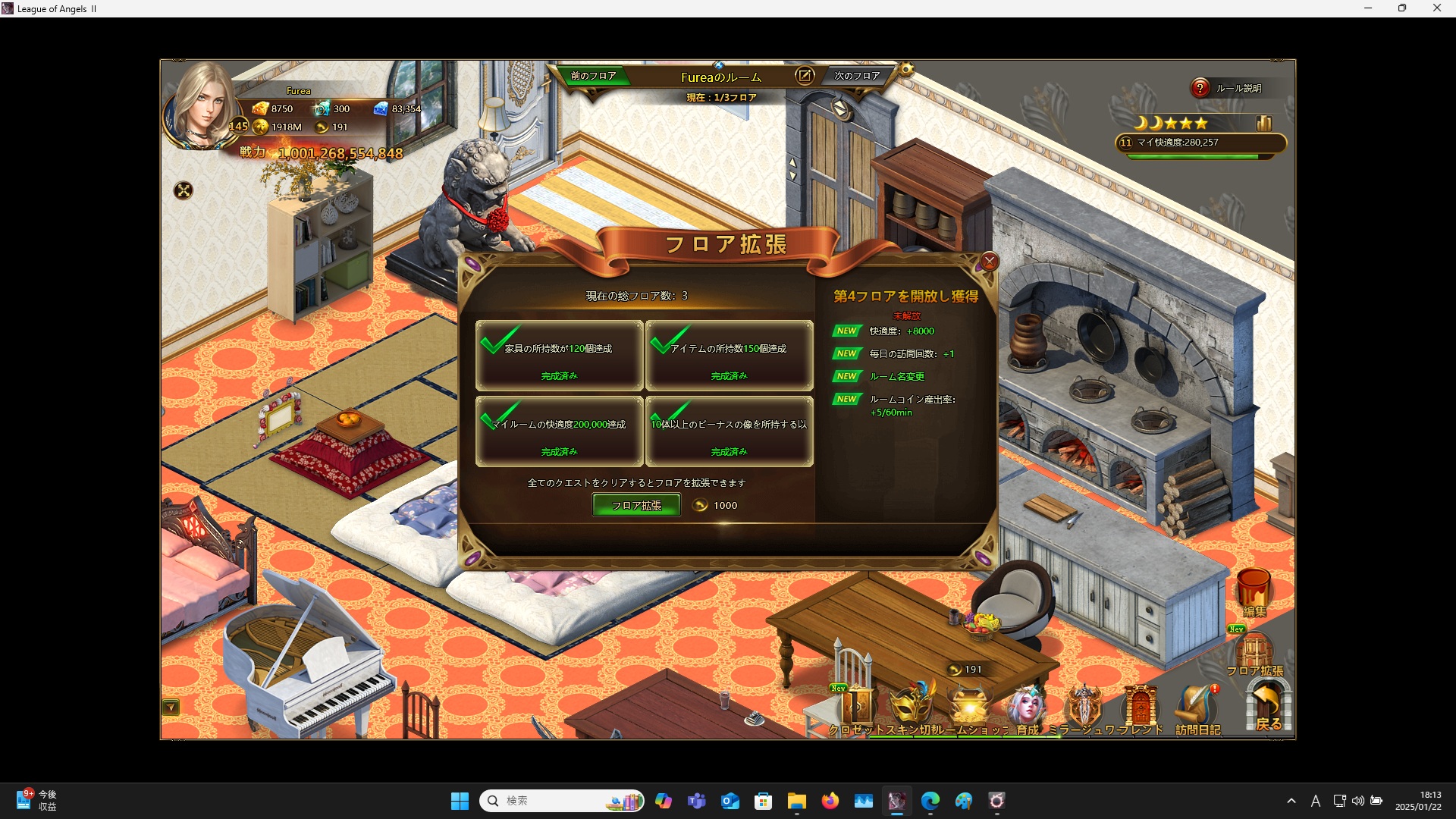Maximize the League of Angels window

click(1402, 8)
